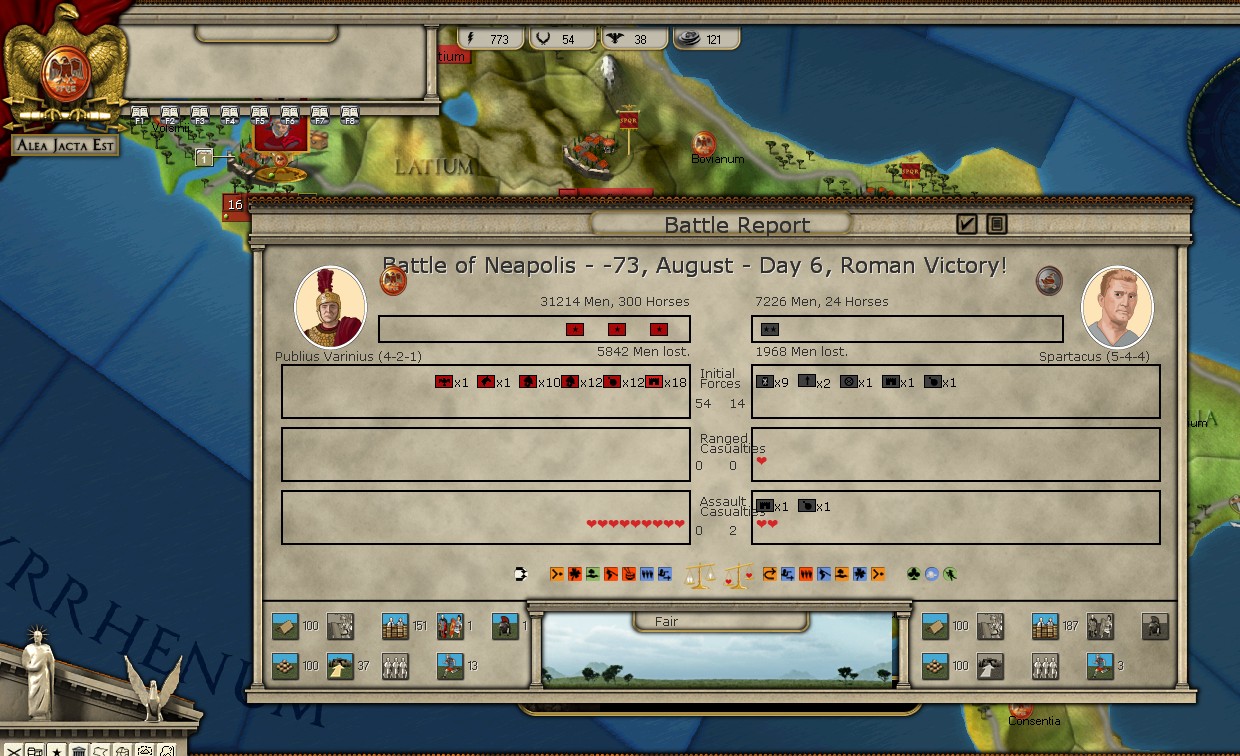Open the F1 ledger page
The height and width of the screenshot is (756, 1240).
(140, 115)
